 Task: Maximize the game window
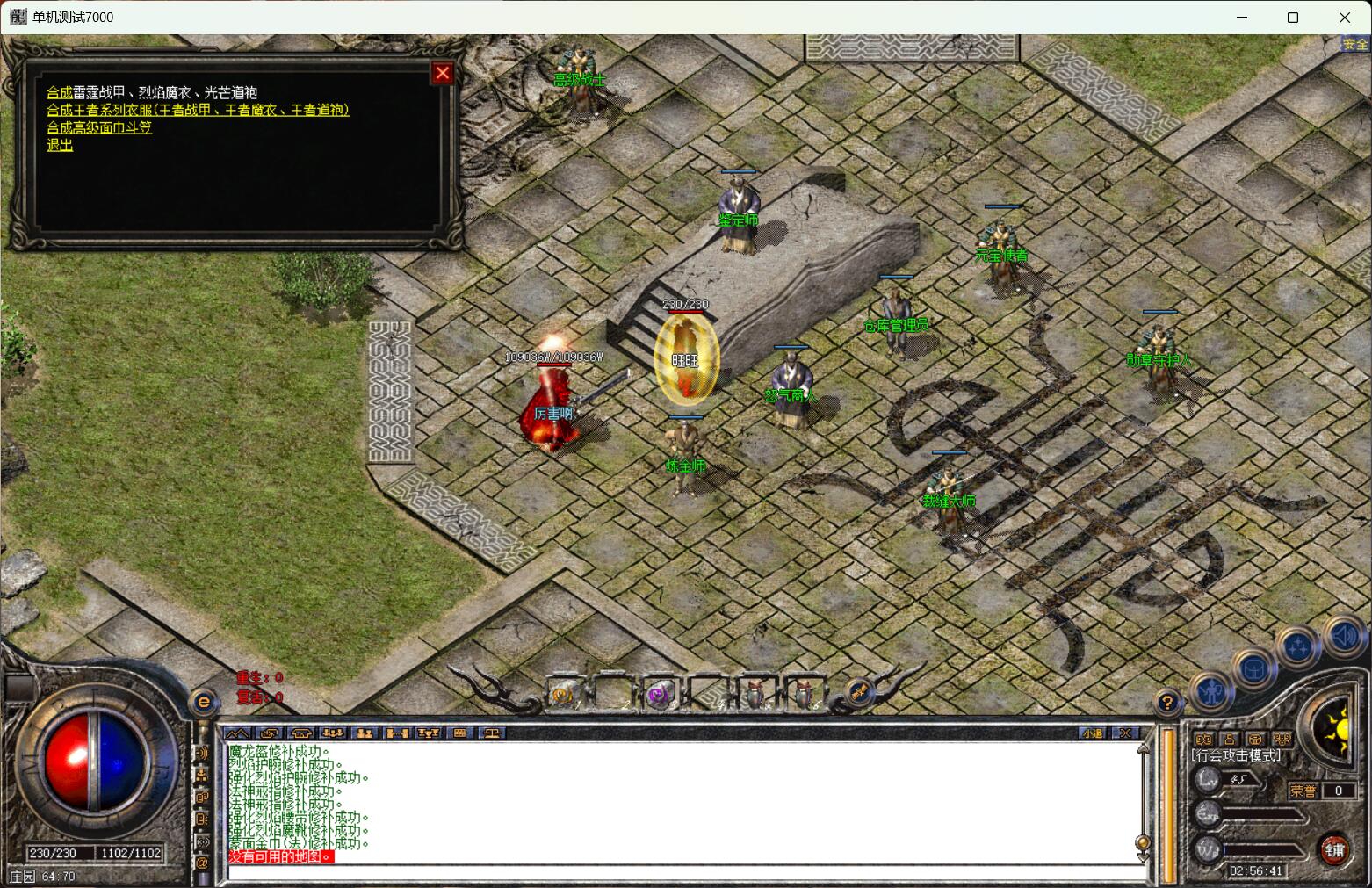1293,18
